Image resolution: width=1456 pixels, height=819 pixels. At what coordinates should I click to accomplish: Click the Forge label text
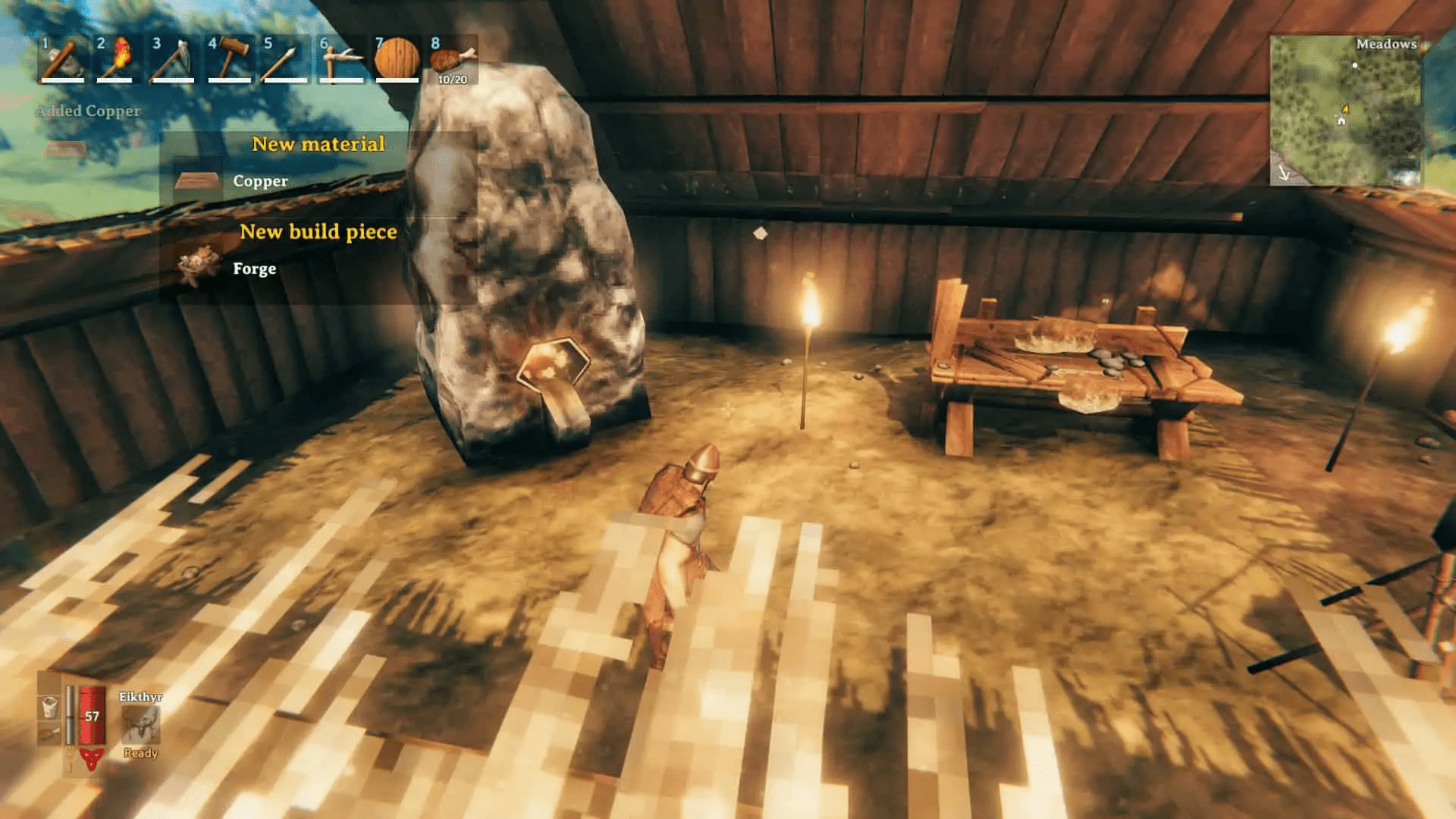click(x=255, y=268)
